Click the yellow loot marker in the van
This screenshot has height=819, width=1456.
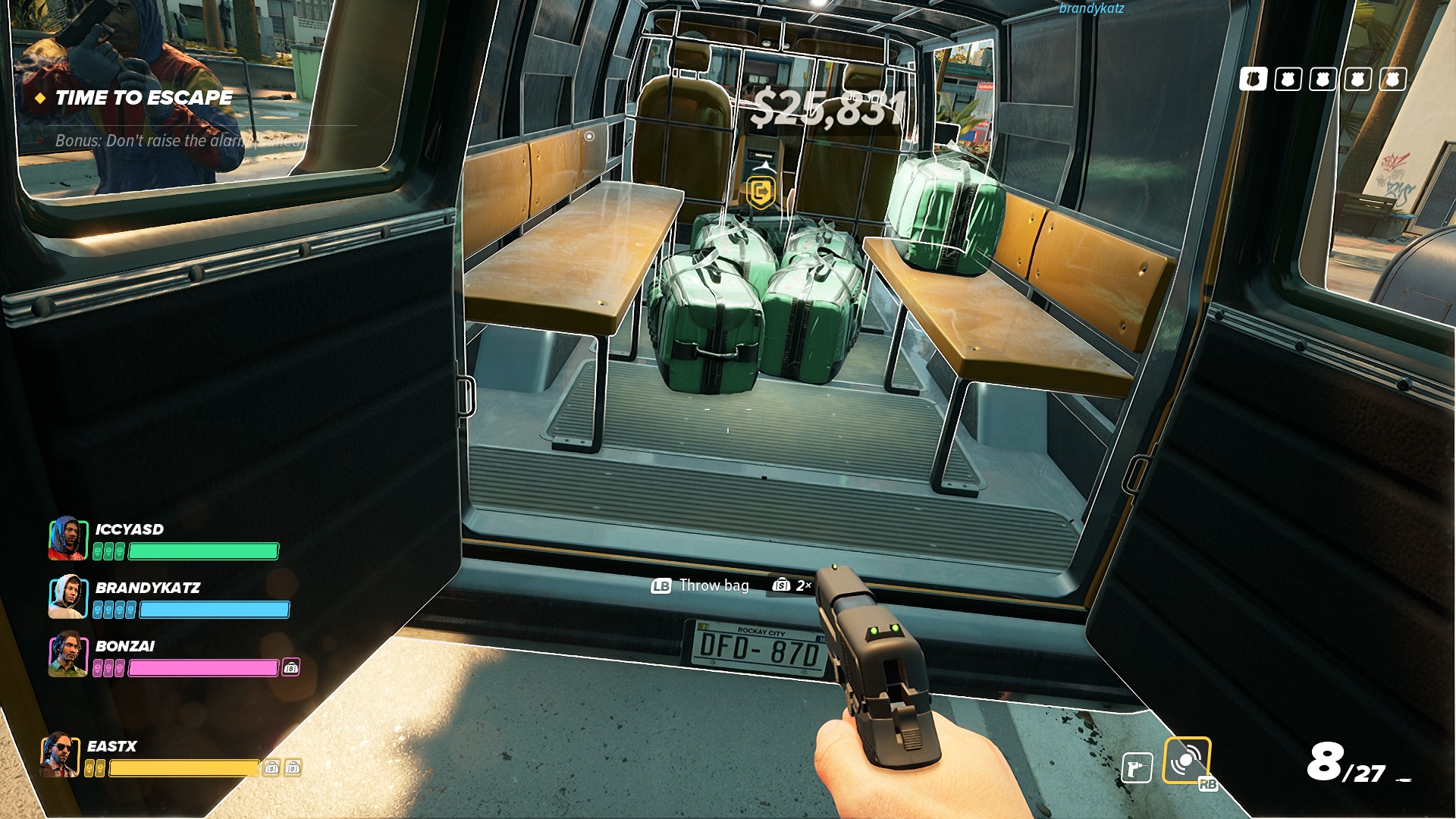click(761, 192)
